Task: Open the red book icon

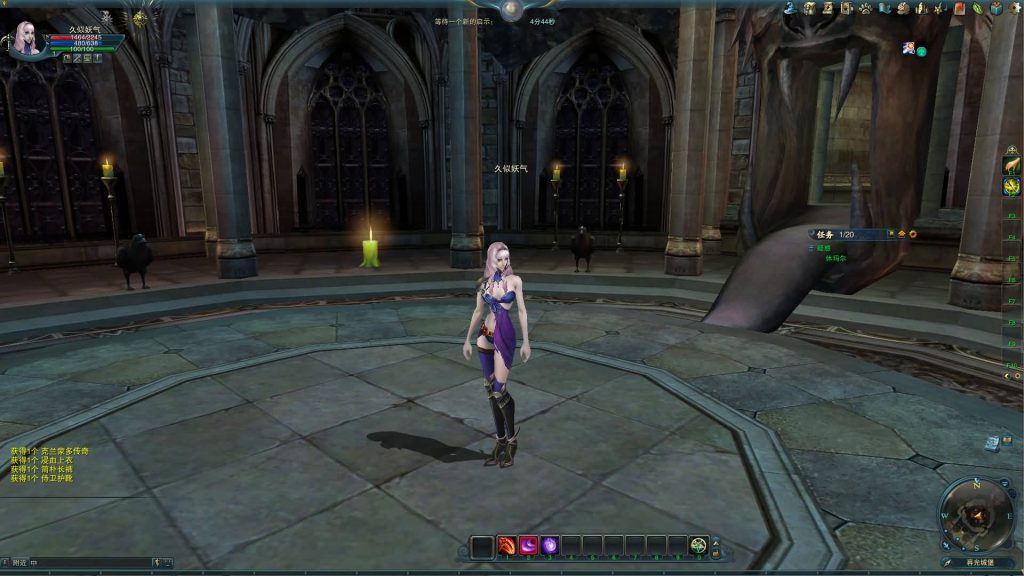Action: pyautogui.click(x=959, y=8)
